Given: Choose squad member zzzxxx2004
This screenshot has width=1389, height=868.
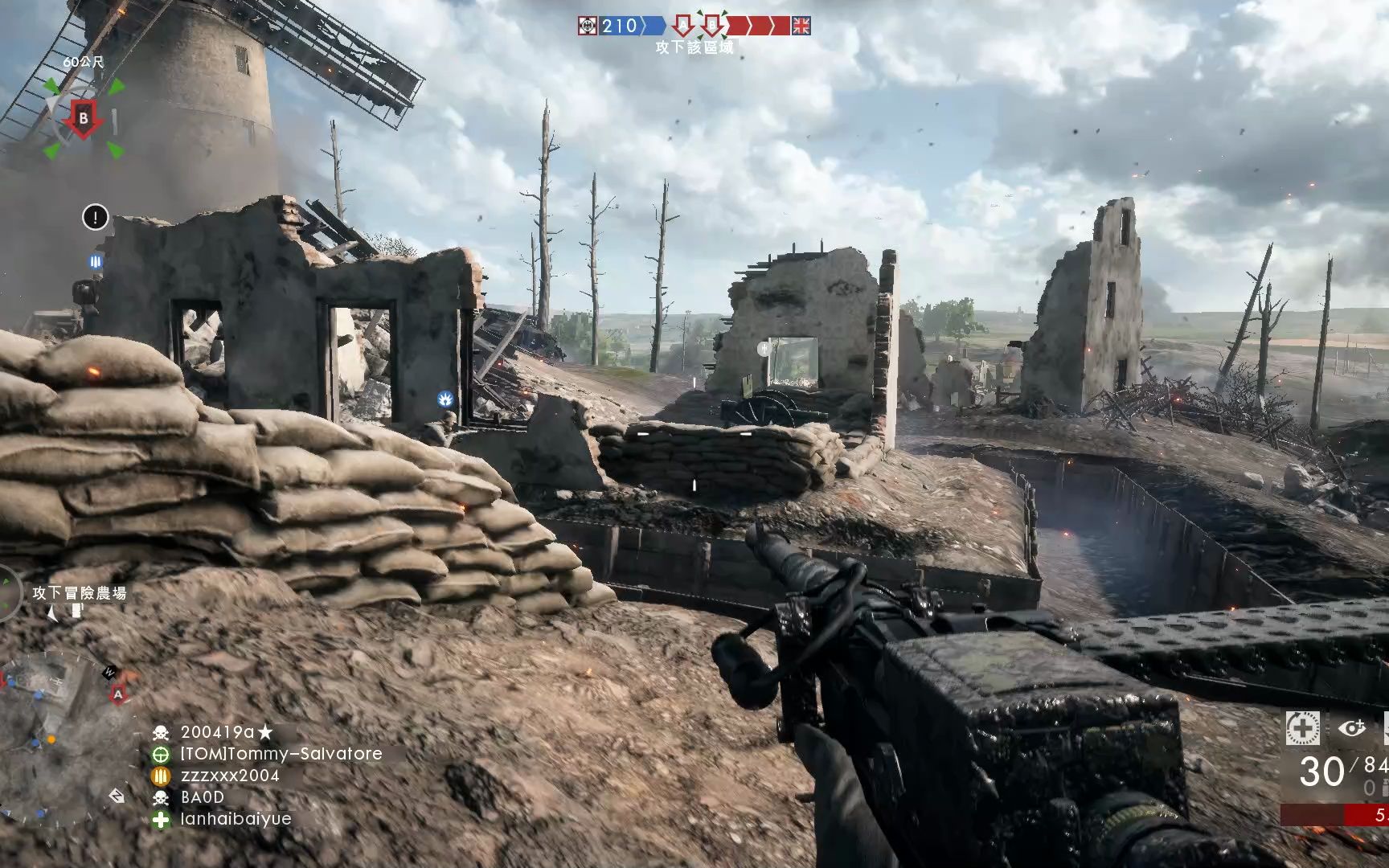Looking at the screenshot, I should 230,776.
